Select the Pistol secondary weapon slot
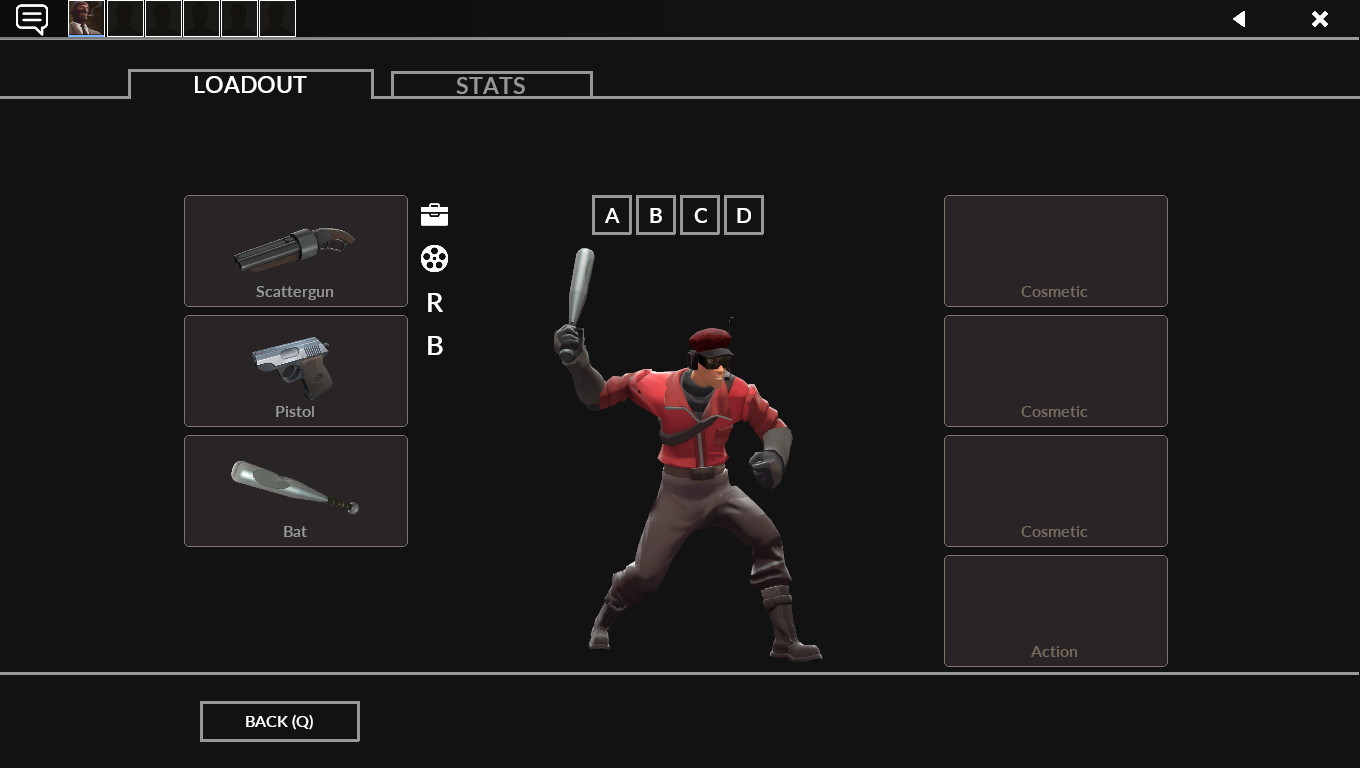 [x=295, y=371]
